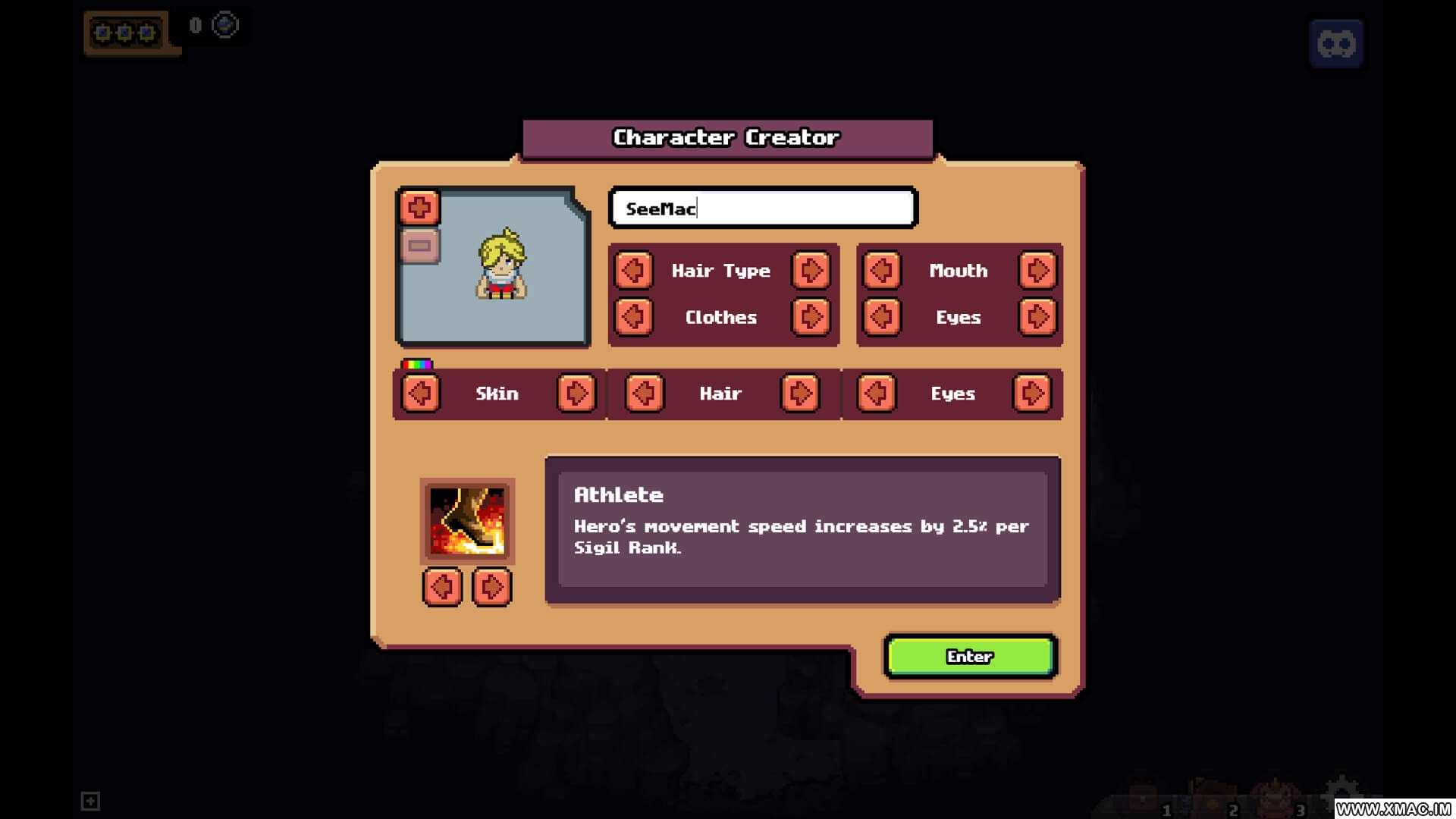
Task: Zoom out character preview with minus button
Action: (x=419, y=246)
